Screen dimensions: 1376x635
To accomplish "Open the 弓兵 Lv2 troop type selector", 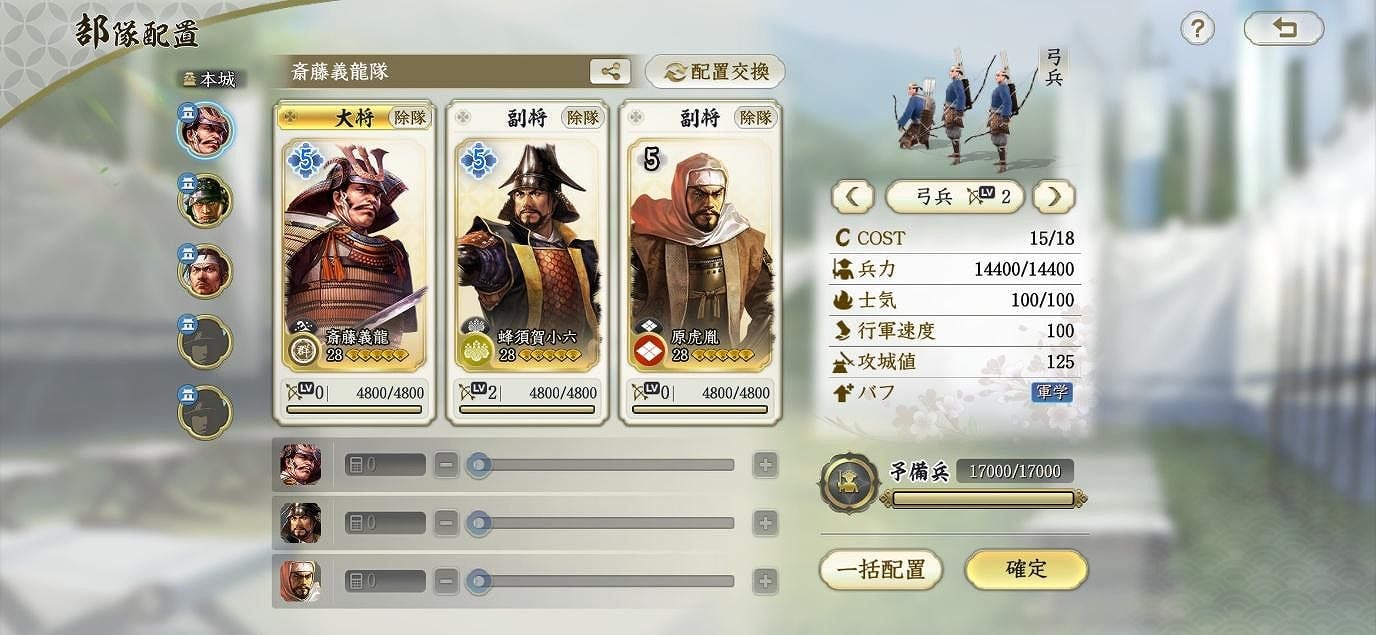I will coord(954,197).
